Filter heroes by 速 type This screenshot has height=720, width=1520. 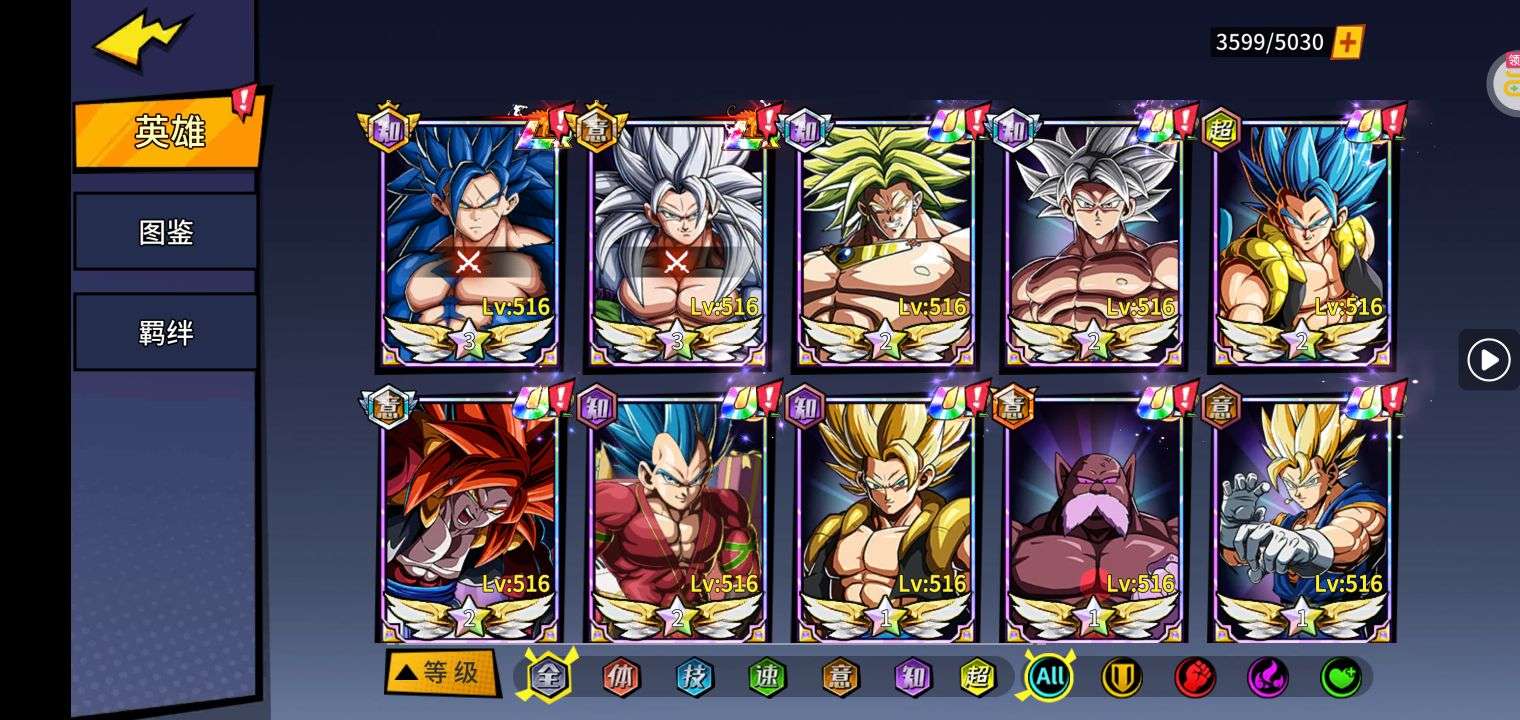click(767, 677)
